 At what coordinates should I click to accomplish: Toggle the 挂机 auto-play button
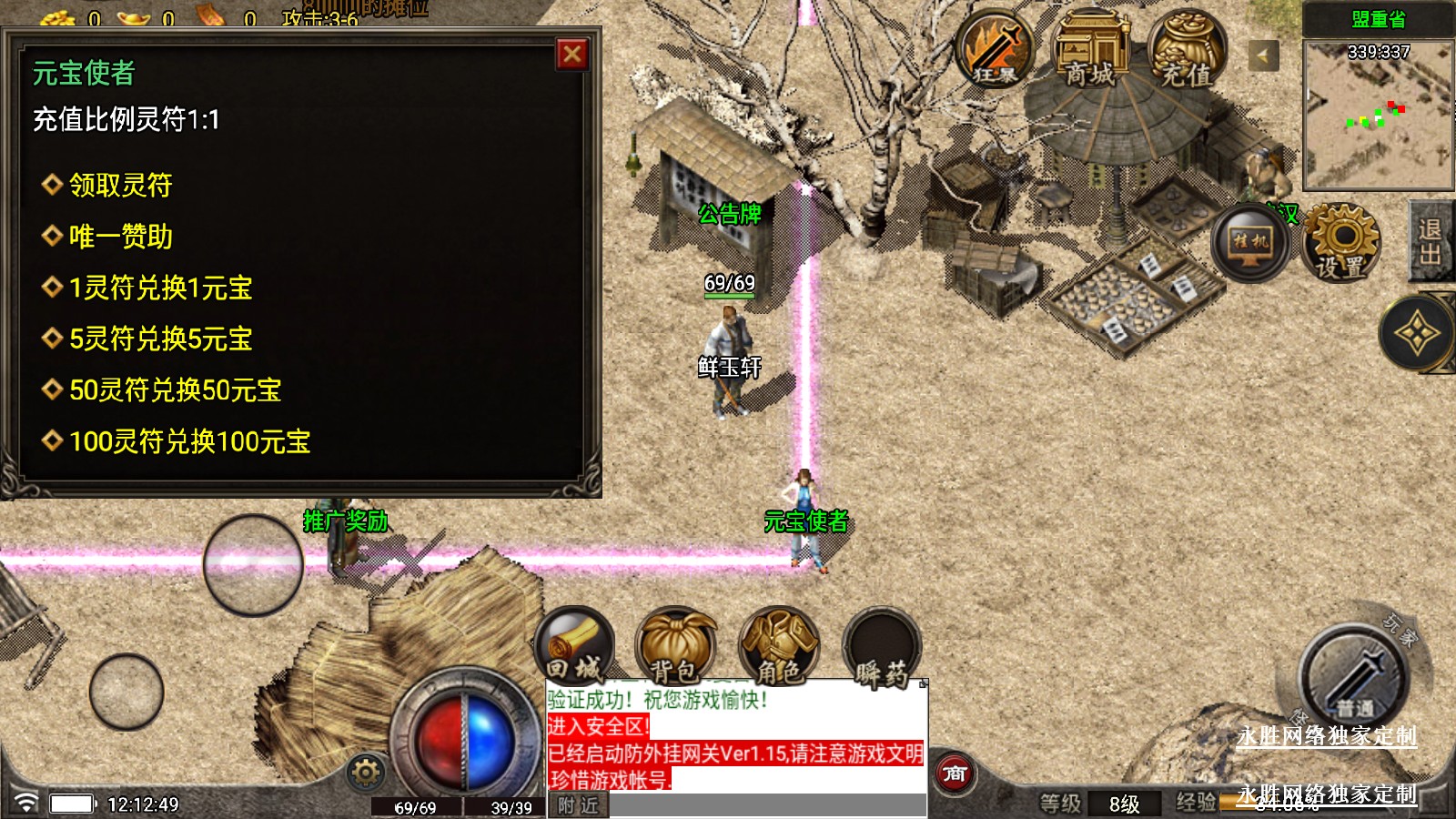[1250, 242]
